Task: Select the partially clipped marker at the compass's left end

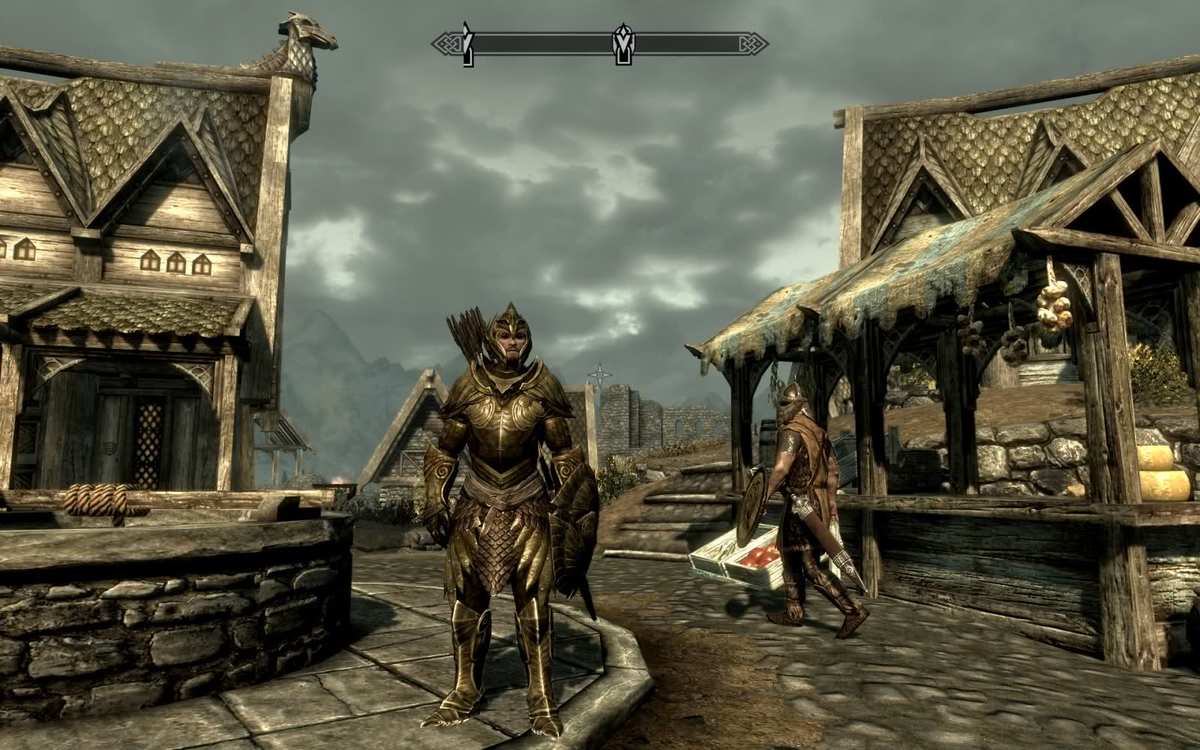Action: [x=467, y=45]
